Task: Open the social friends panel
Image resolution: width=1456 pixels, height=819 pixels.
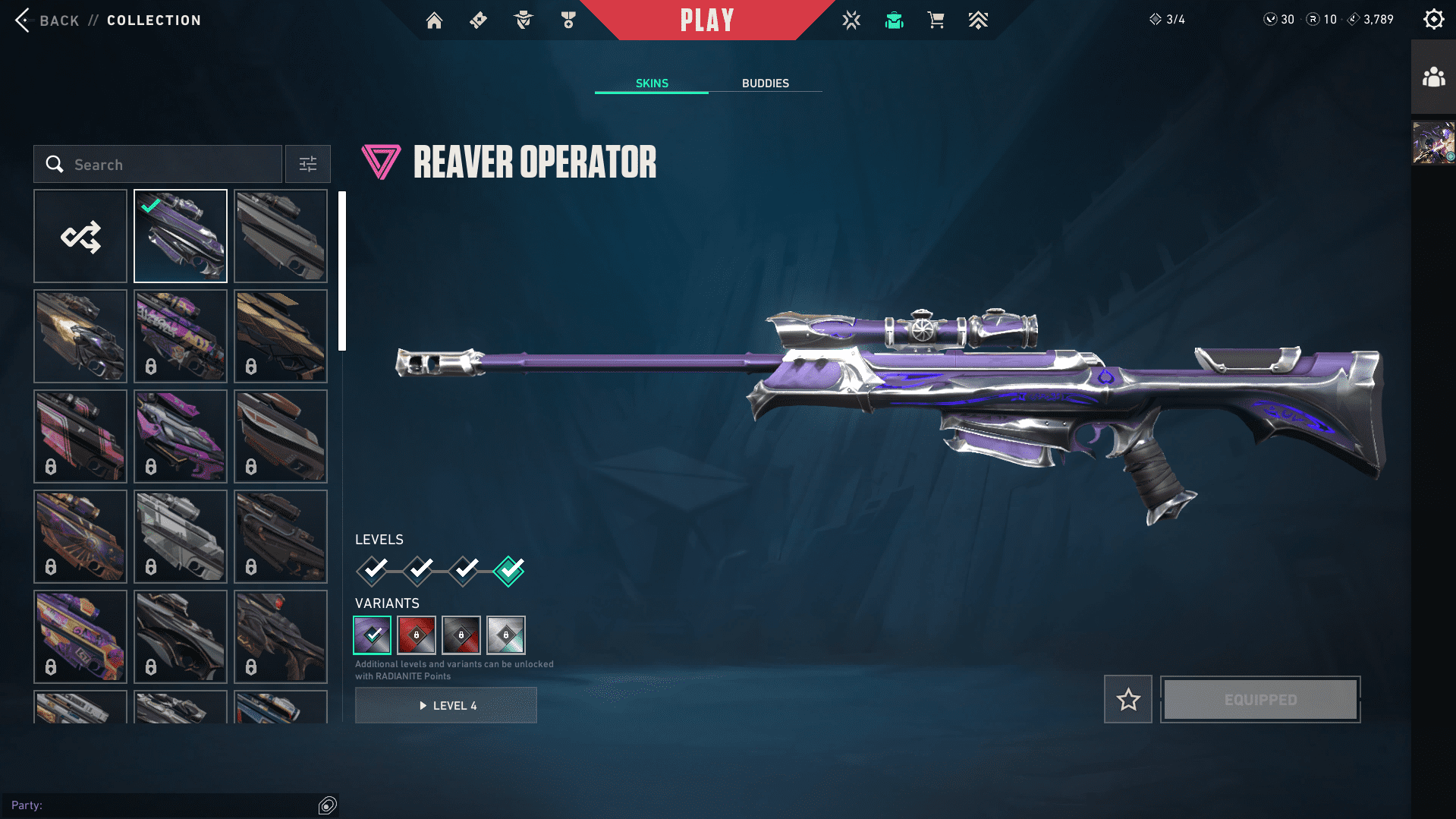Action: 1433,77
